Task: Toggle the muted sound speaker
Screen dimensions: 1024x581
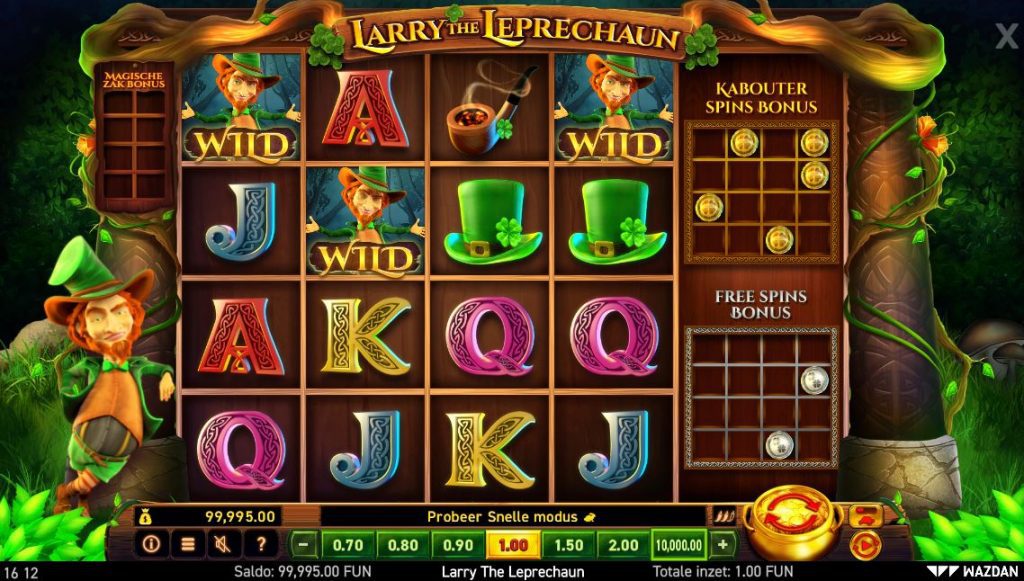Action: pyautogui.click(x=222, y=545)
